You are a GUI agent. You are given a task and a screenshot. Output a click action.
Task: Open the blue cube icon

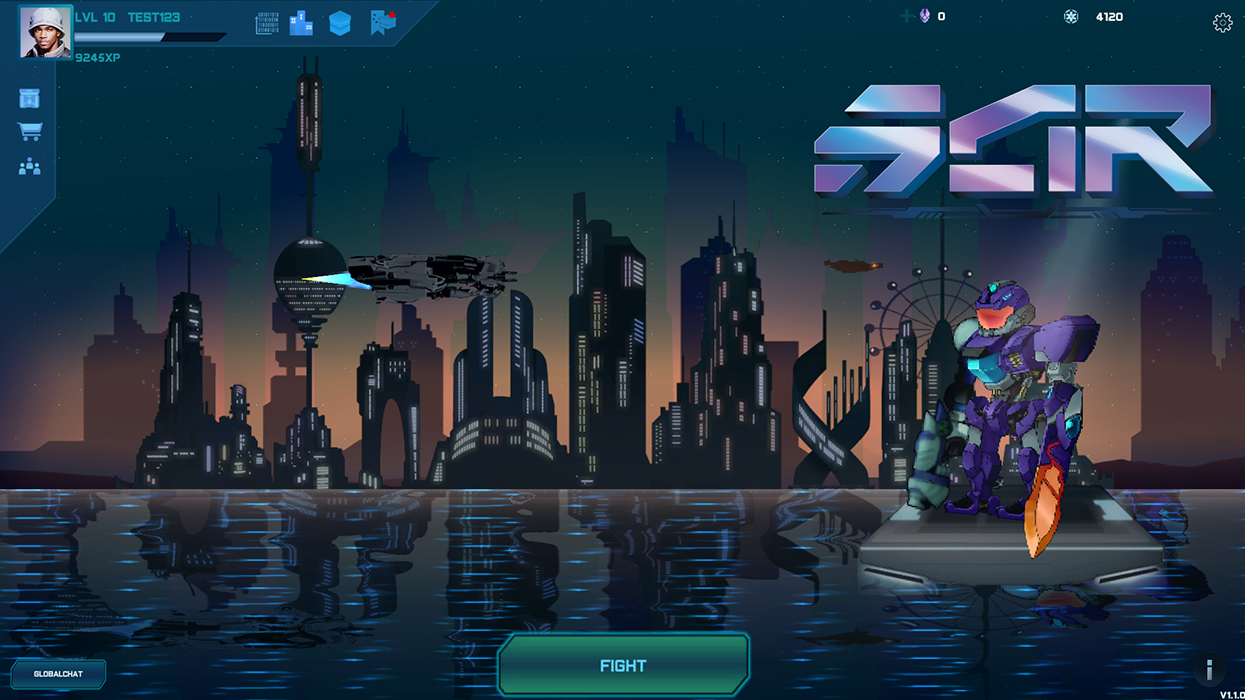click(x=340, y=24)
